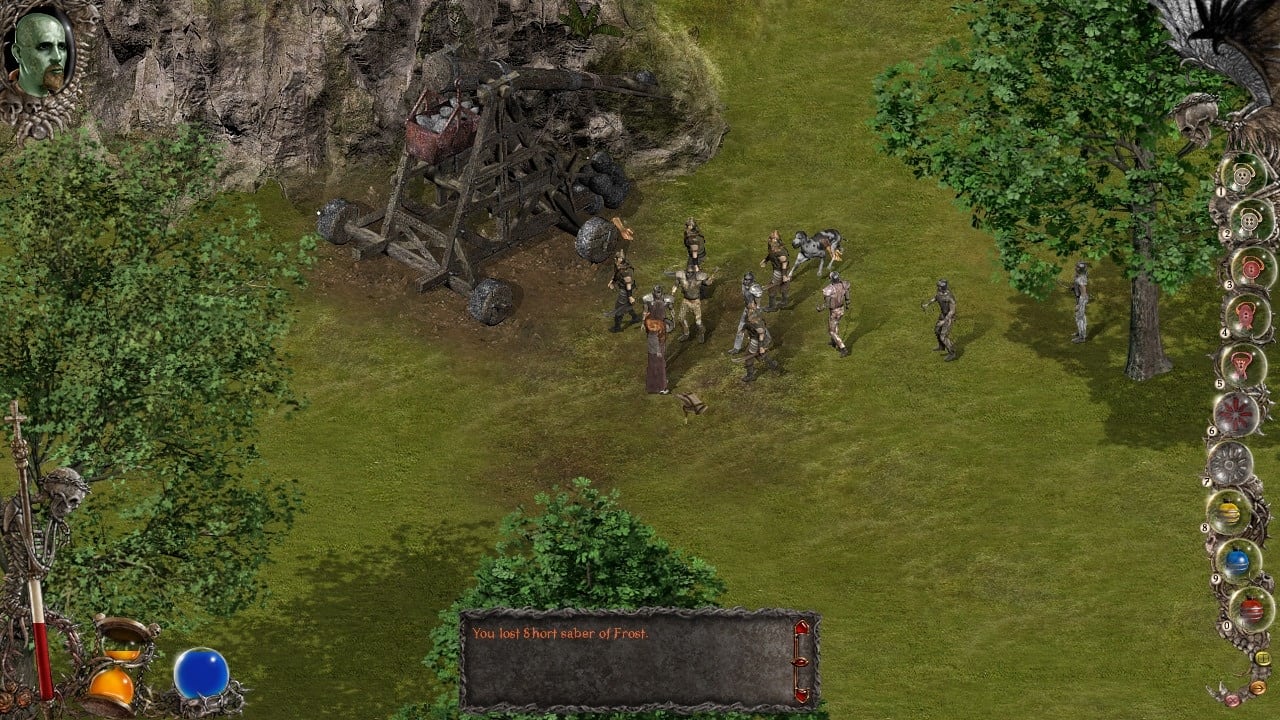Activate the skill in hotbar slot 1
The height and width of the screenshot is (720, 1280).
[1243, 175]
